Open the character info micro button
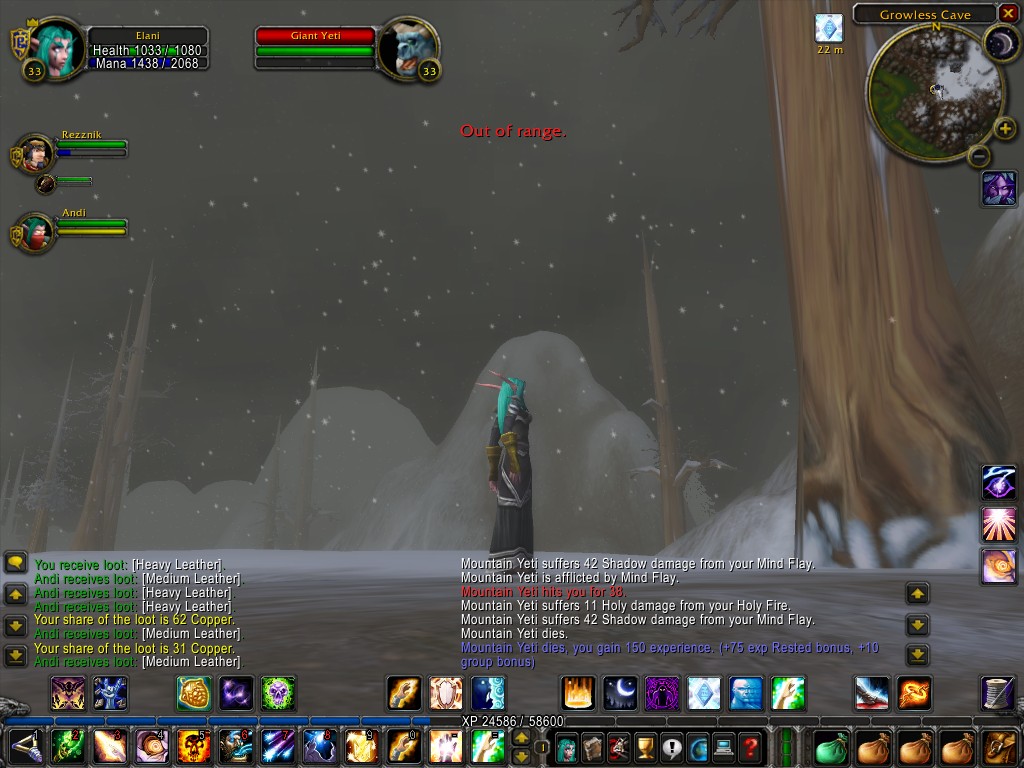Viewport: 1024px width, 768px height. pos(566,747)
